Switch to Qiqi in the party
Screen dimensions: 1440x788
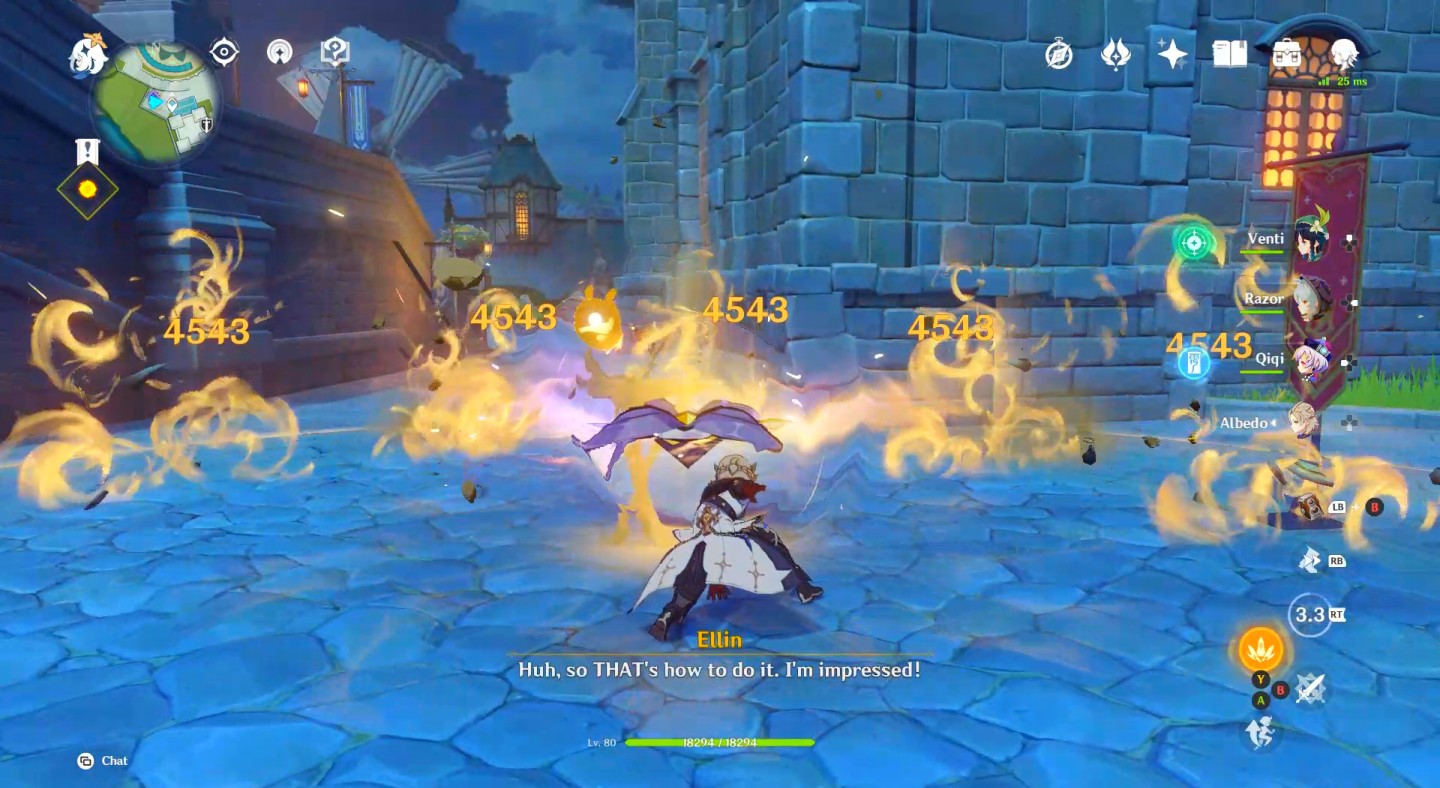click(1309, 362)
